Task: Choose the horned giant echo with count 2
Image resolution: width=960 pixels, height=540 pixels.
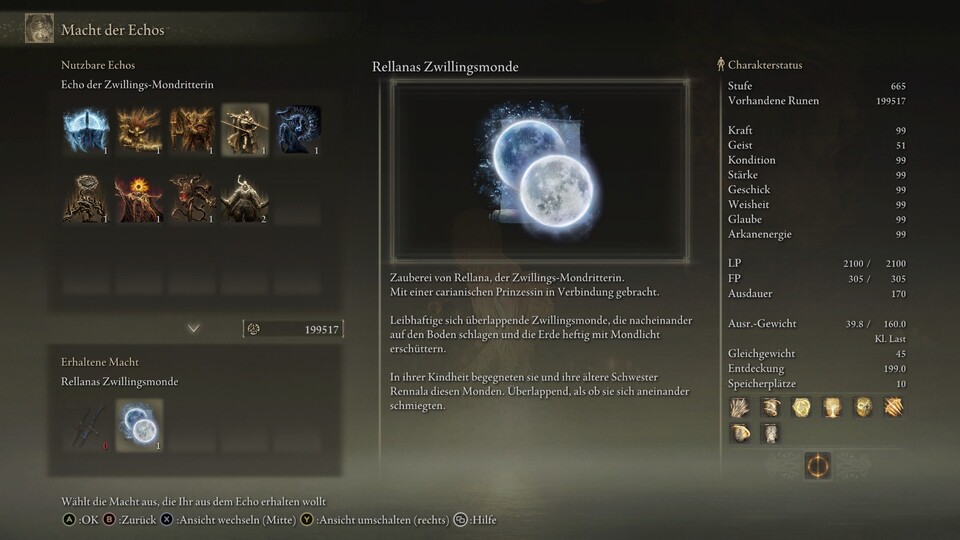Action: (x=245, y=198)
